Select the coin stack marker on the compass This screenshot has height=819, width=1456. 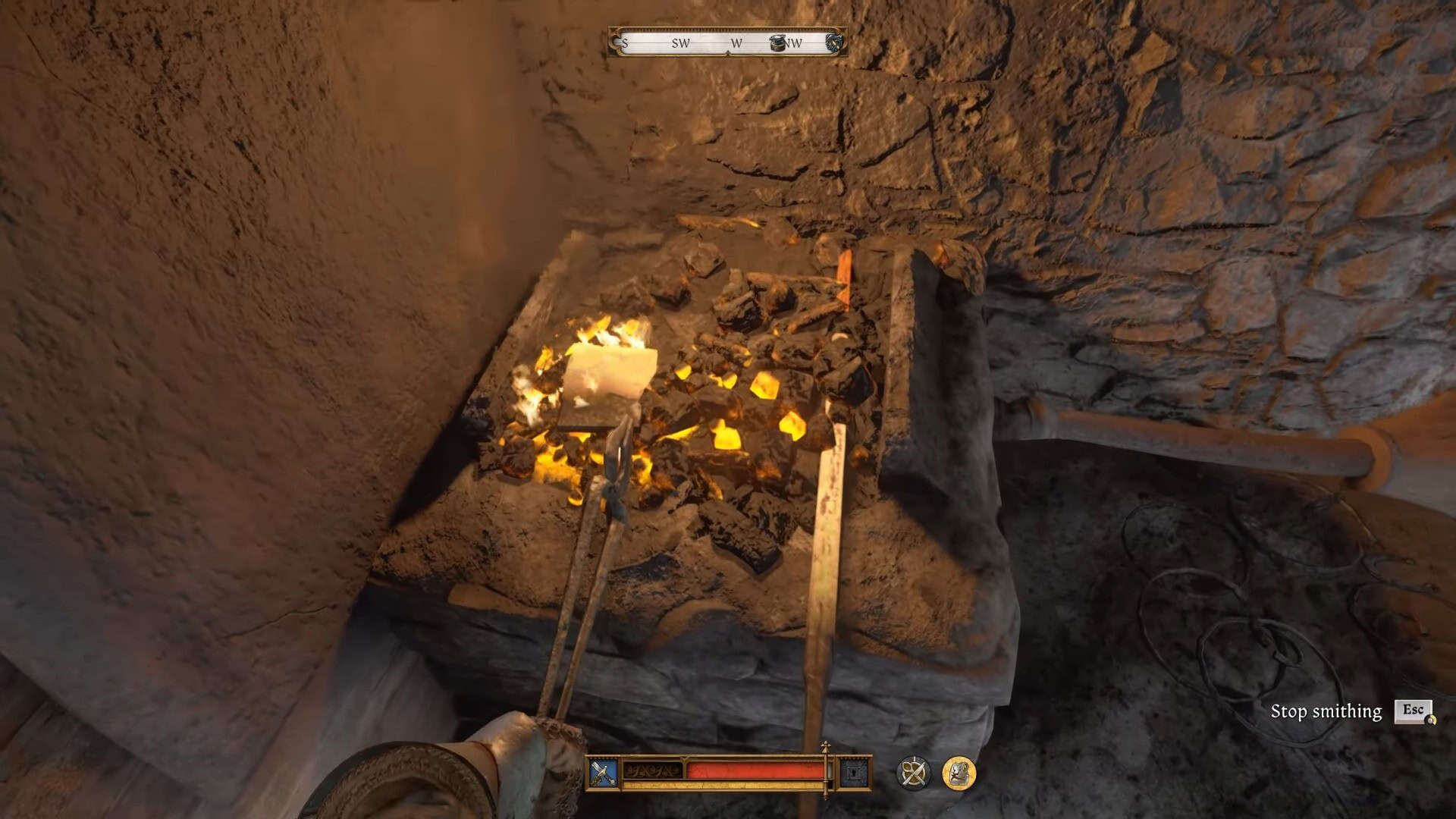pos(779,42)
